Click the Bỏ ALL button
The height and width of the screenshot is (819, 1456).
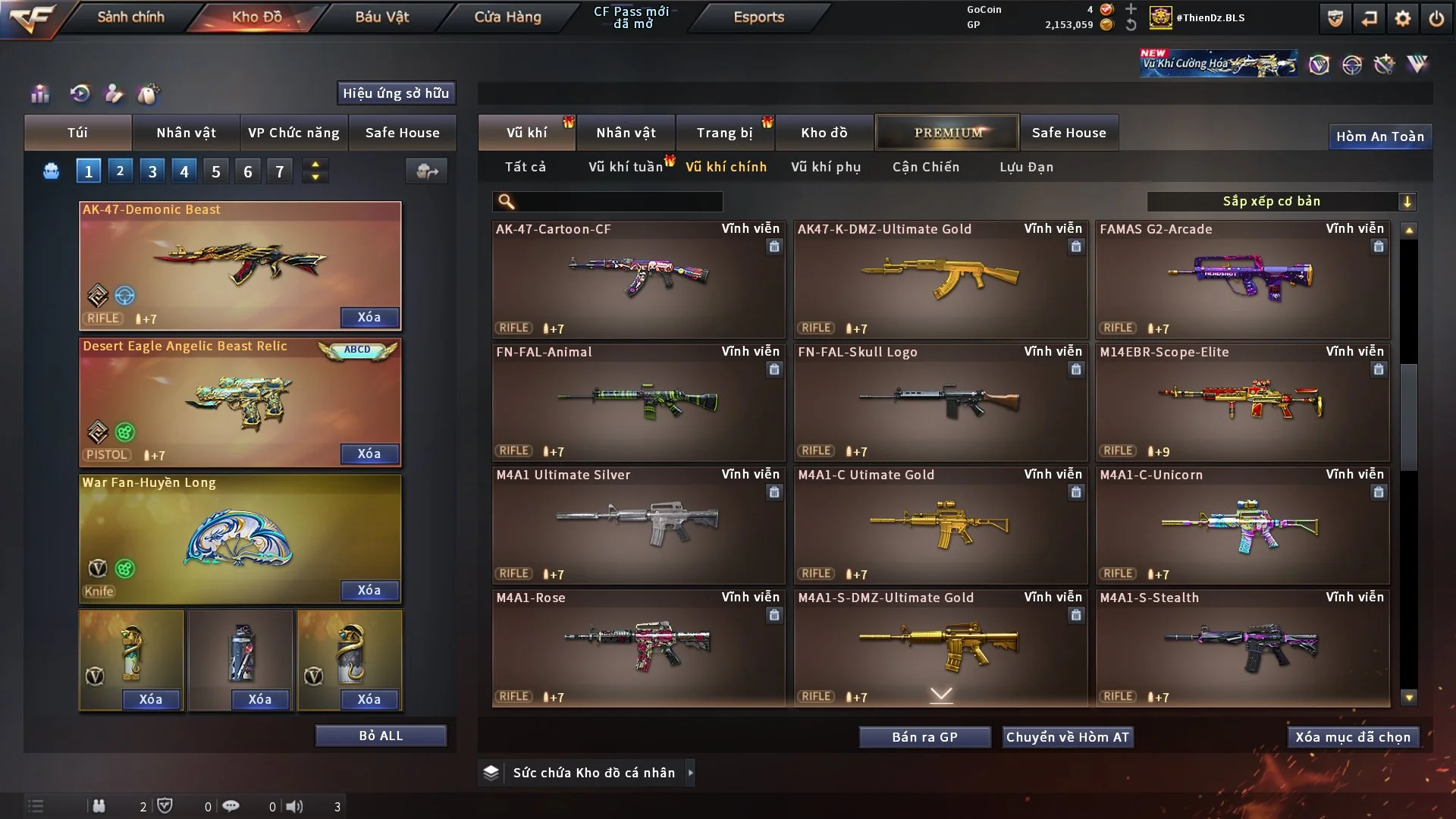[381, 736]
